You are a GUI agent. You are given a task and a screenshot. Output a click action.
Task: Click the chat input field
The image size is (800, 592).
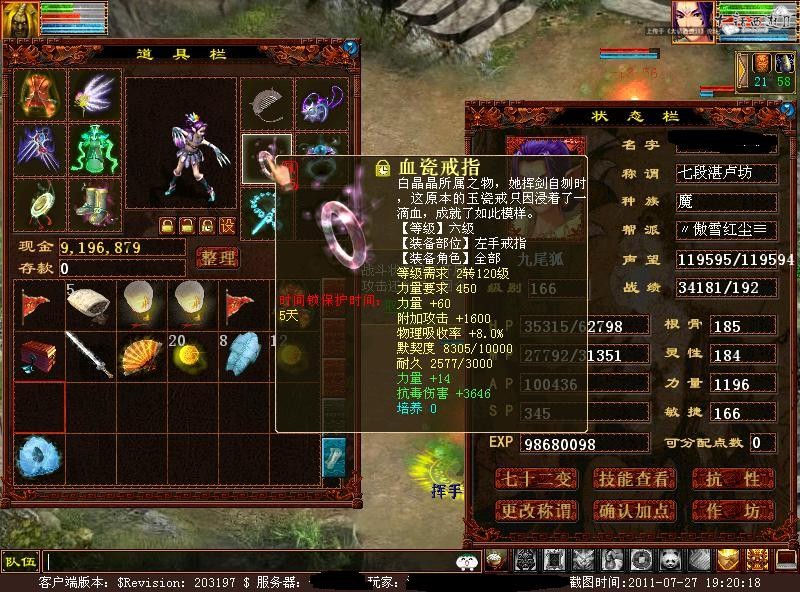[x=250, y=561]
